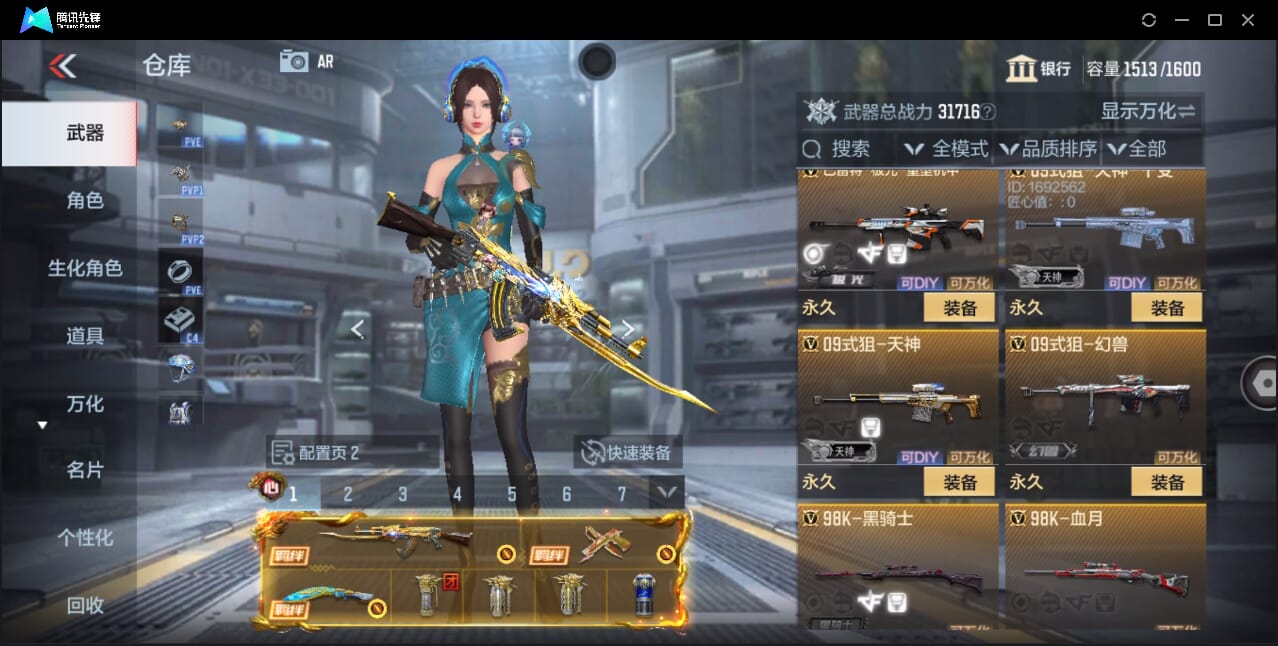
Task: Go back using the double-arrow button
Action: [x=62, y=67]
